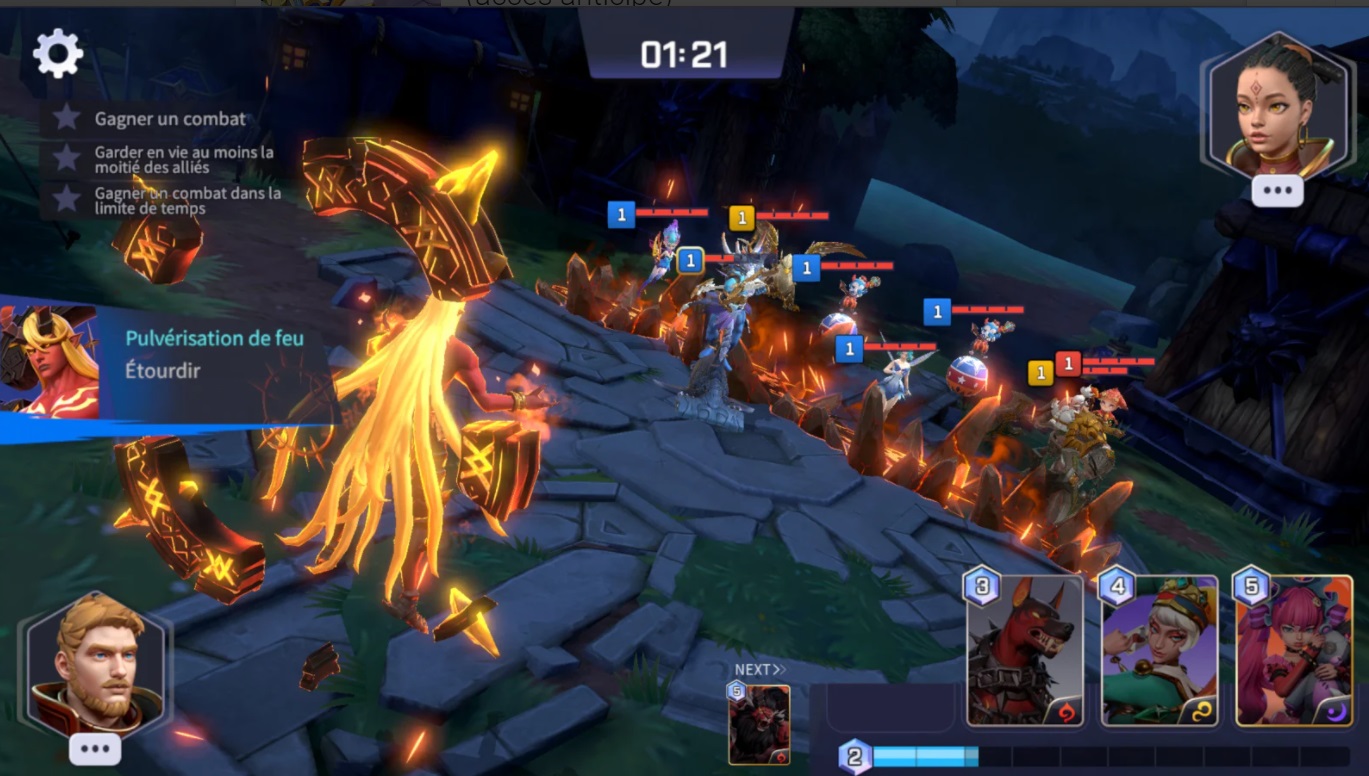Open the settings gear menu
The image size is (1369, 776).
point(60,52)
